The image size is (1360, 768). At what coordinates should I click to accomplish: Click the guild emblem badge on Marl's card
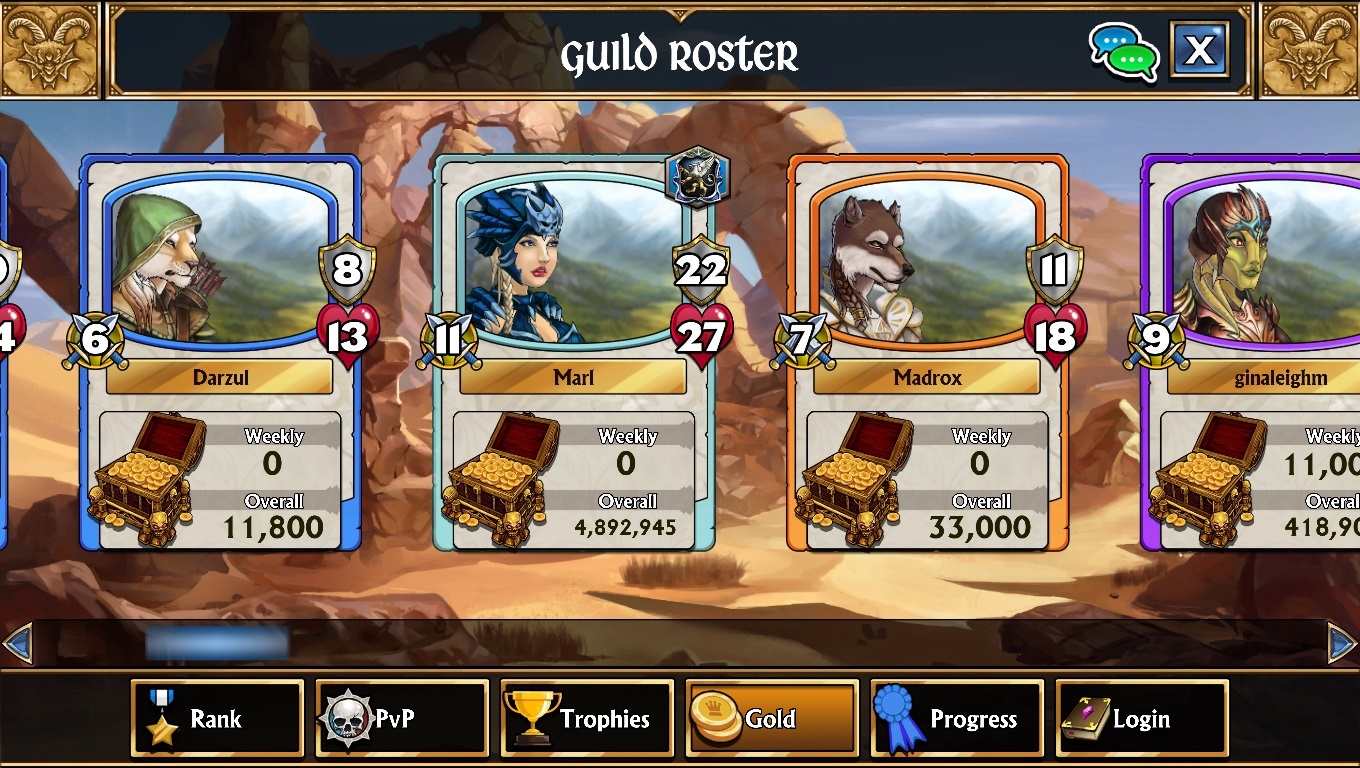pos(697,177)
